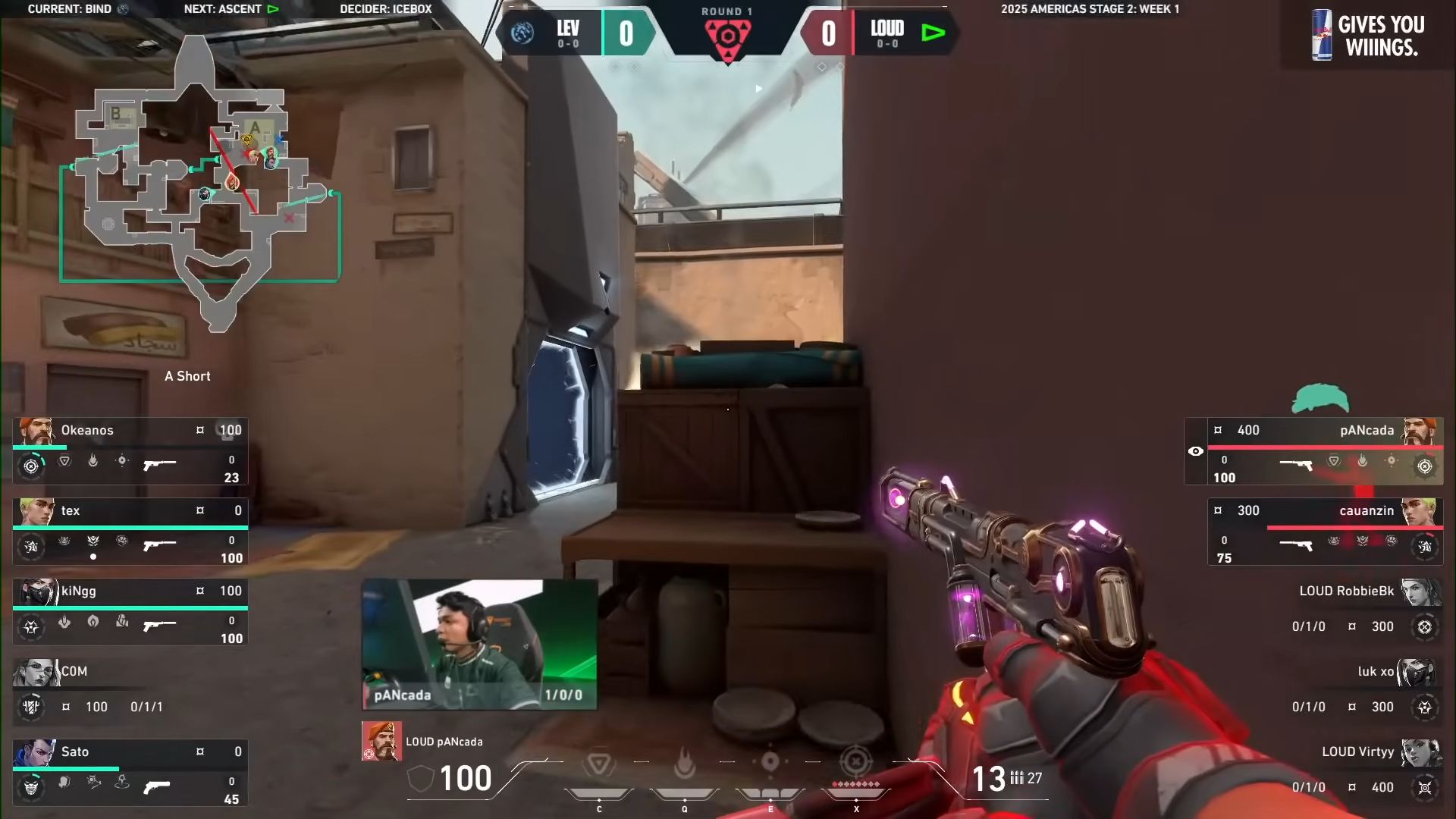This screenshot has height=819, width=1456.
Task: Select Okeanos player row
Action: pos(130,450)
